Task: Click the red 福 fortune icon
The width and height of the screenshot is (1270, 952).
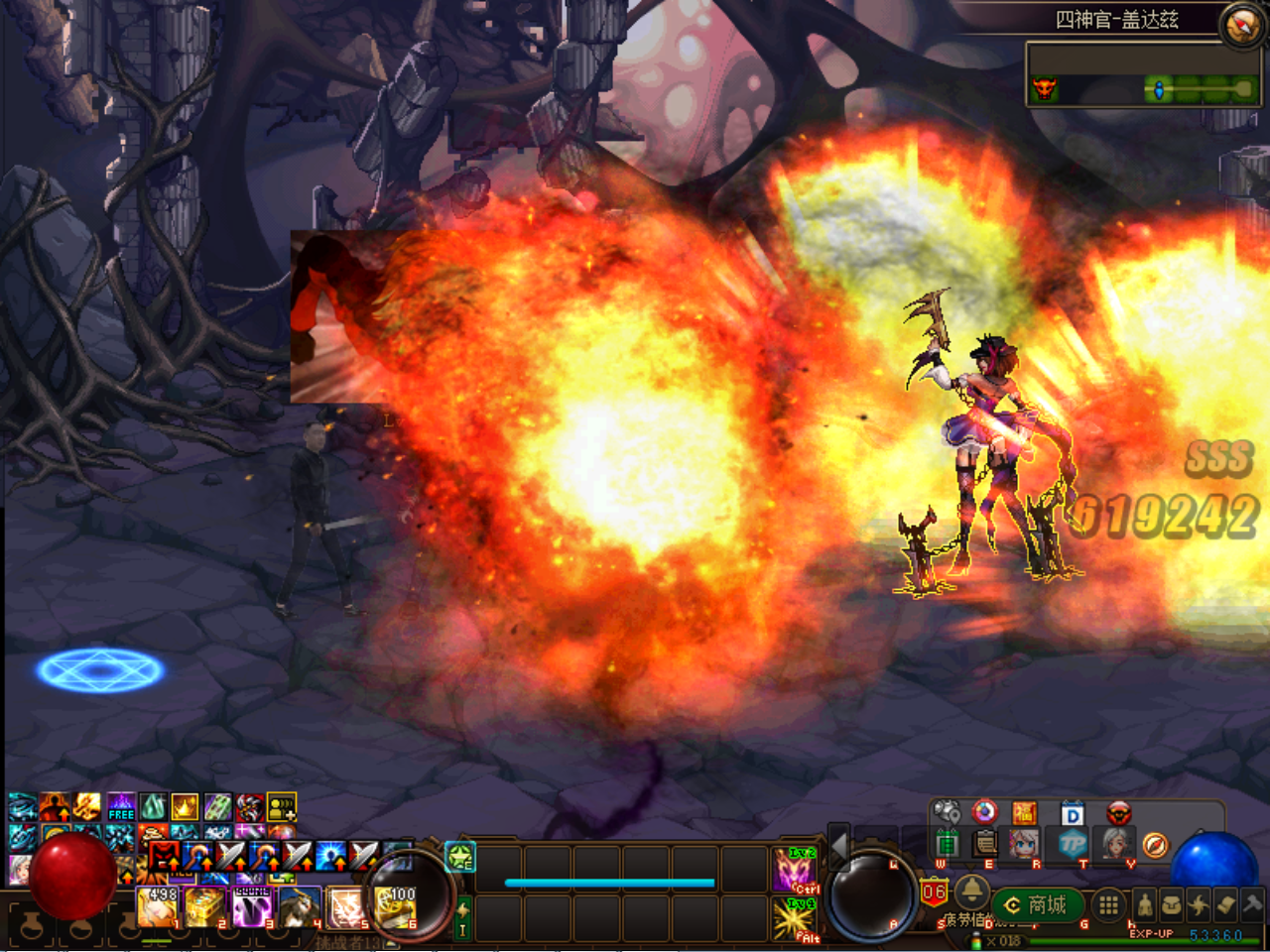Action: 1024,814
